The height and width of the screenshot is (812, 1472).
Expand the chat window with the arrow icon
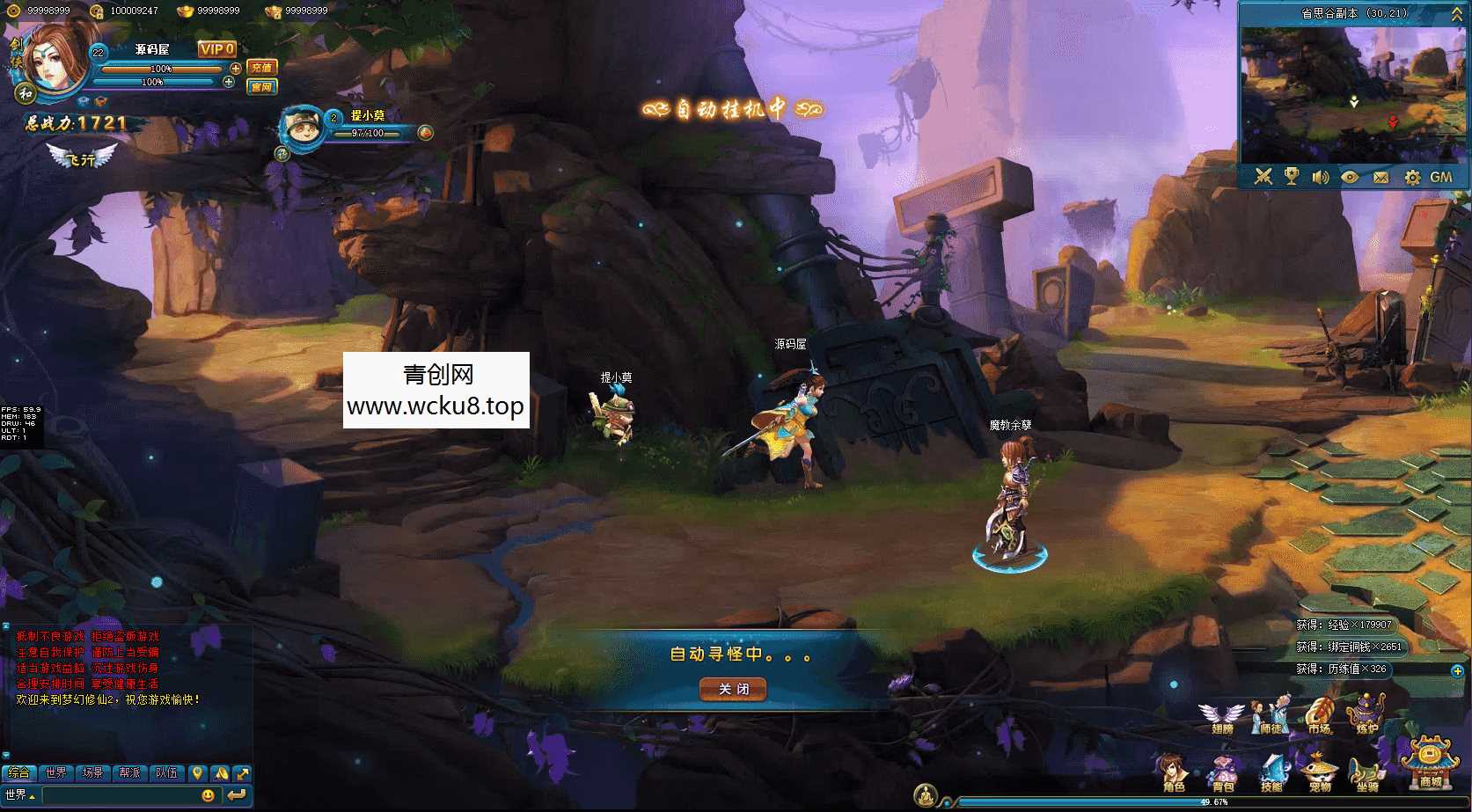coord(243,774)
